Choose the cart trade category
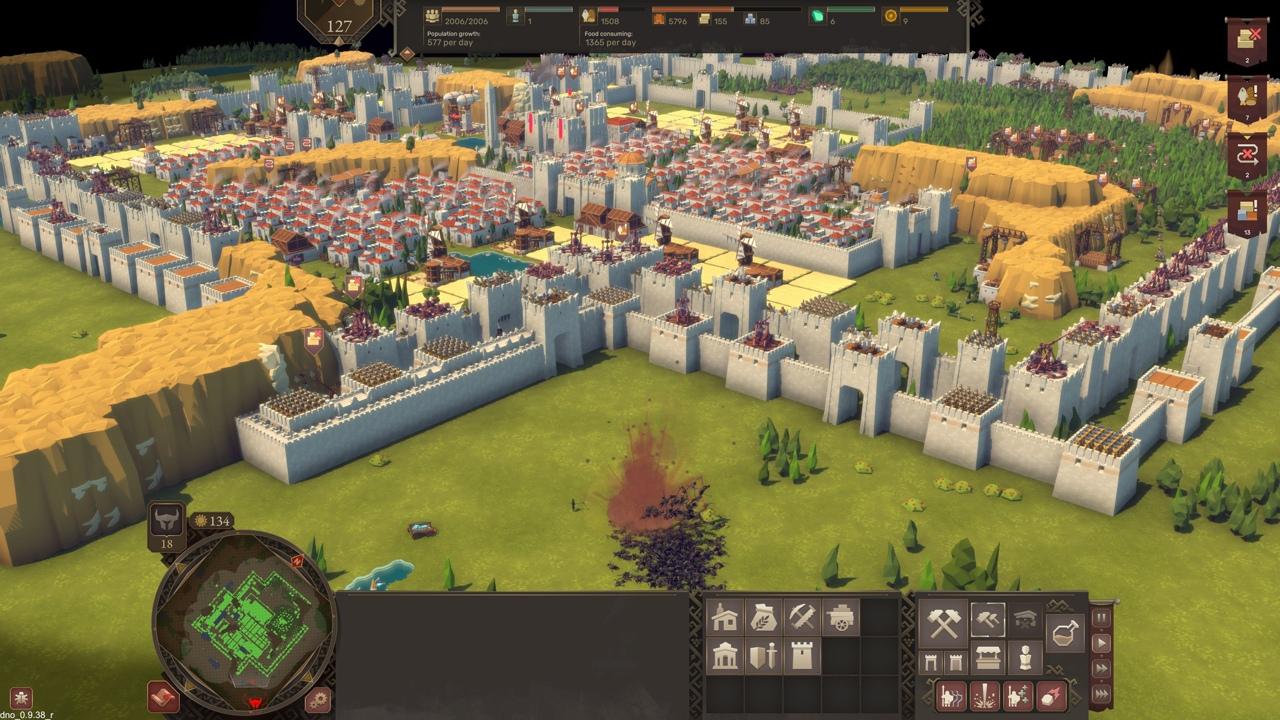This screenshot has width=1280, height=720. pos(841,618)
